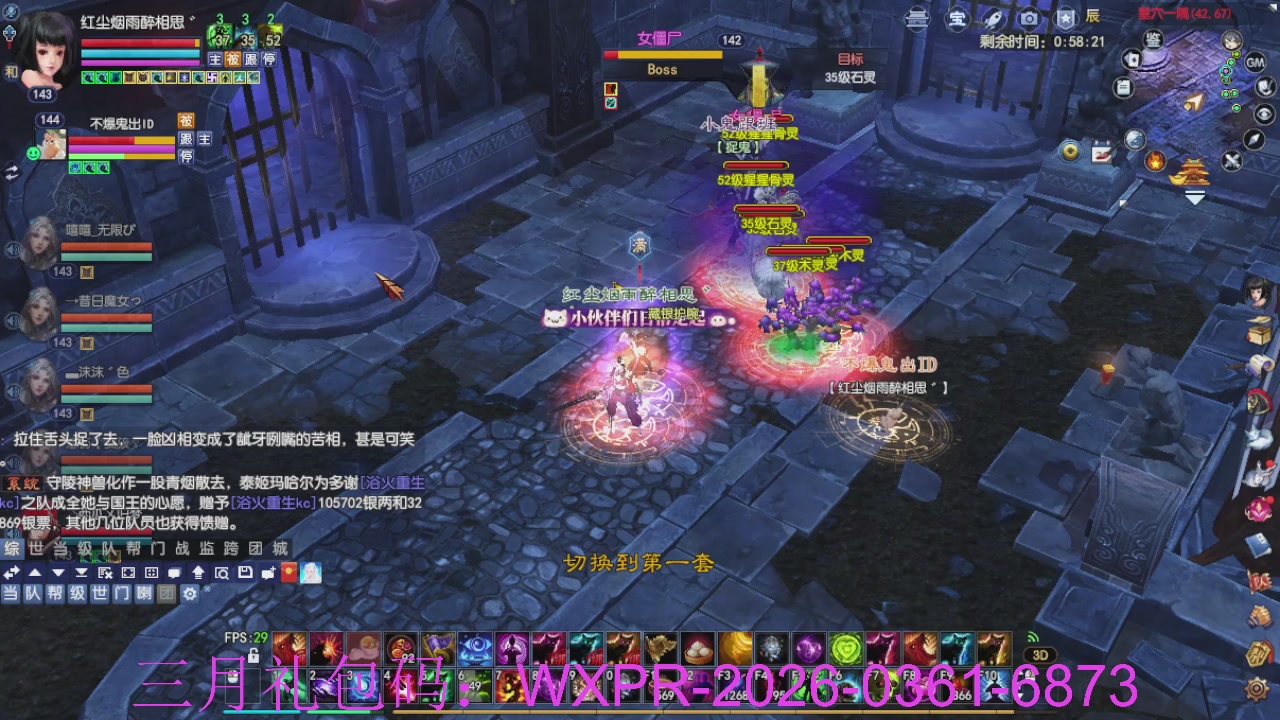Save chat log using the floppy disk icon
Viewport: 1280px width, 720px height.
click(246, 572)
